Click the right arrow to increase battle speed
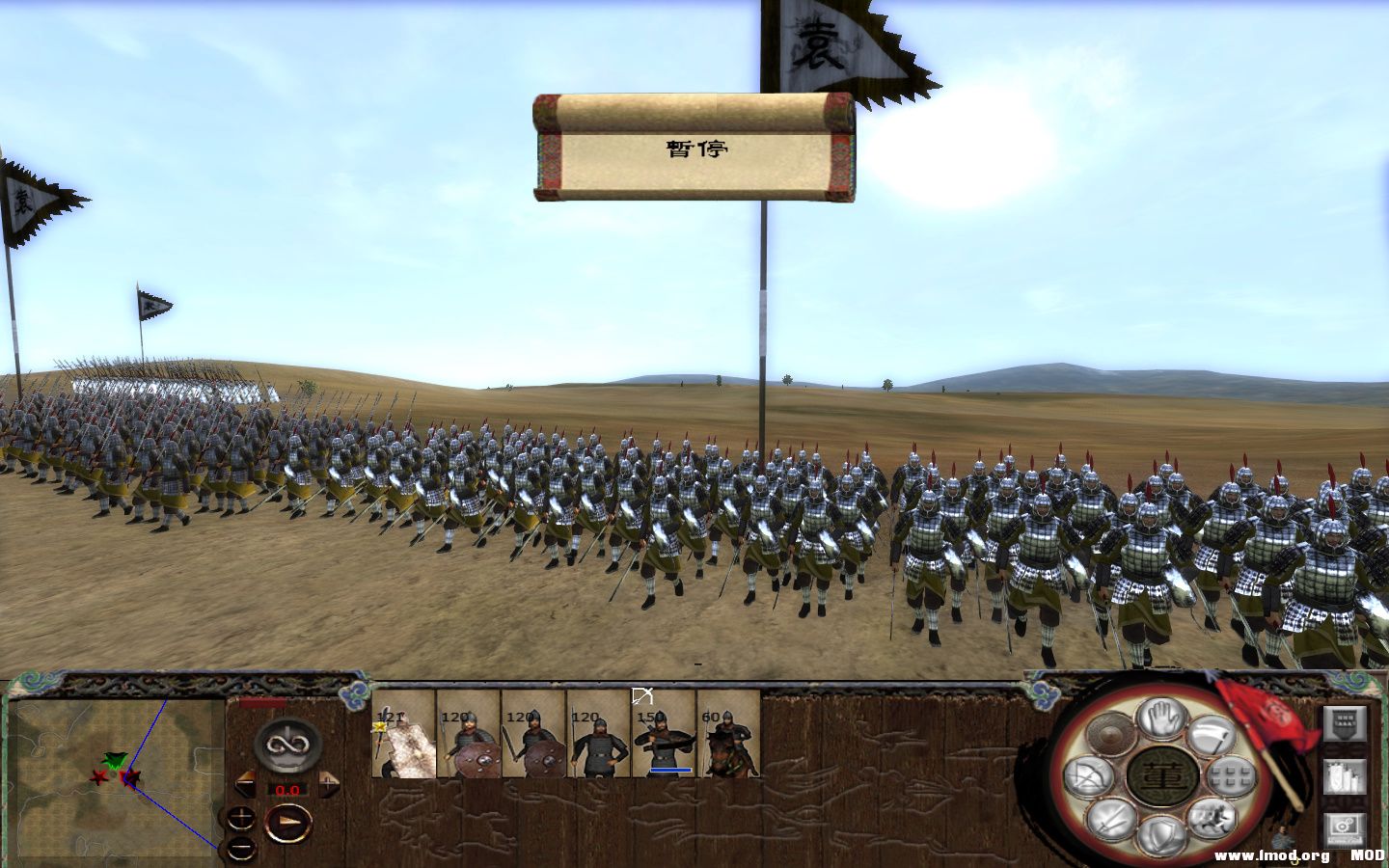 [x=327, y=784]
